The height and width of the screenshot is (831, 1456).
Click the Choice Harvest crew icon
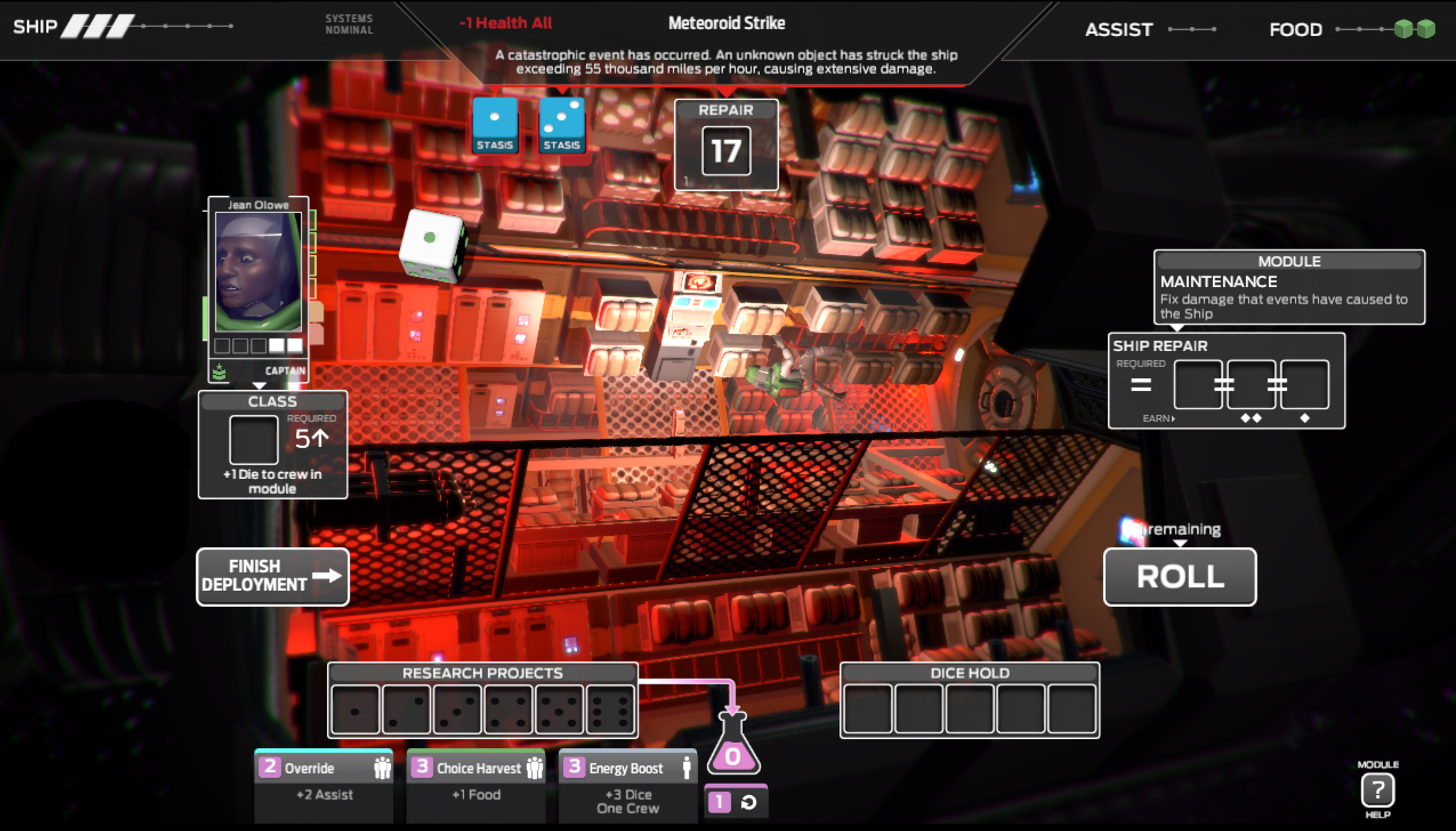534,768
